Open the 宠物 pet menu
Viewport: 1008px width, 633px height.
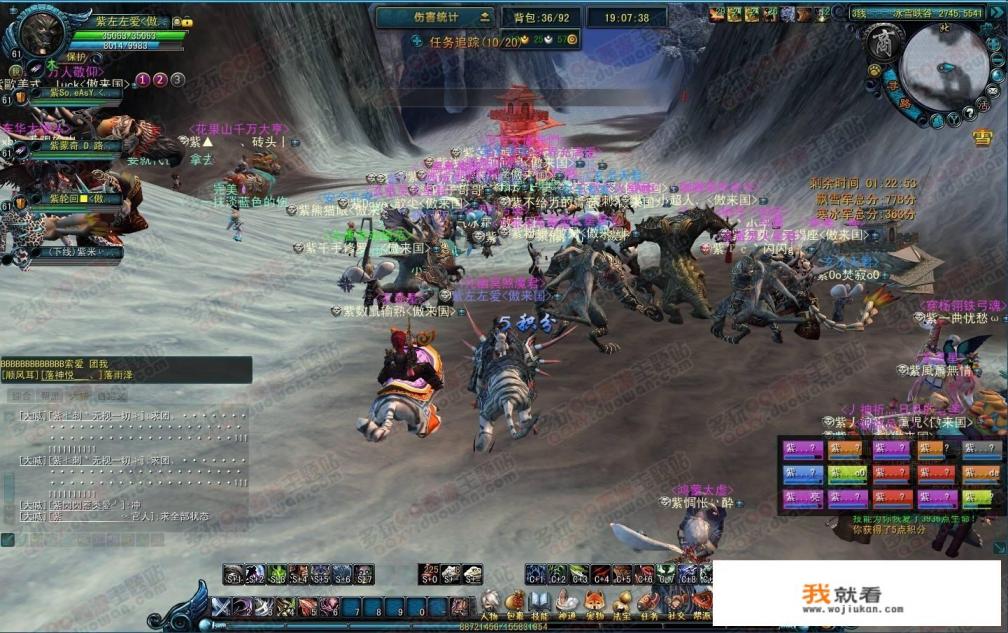(593, 603)
